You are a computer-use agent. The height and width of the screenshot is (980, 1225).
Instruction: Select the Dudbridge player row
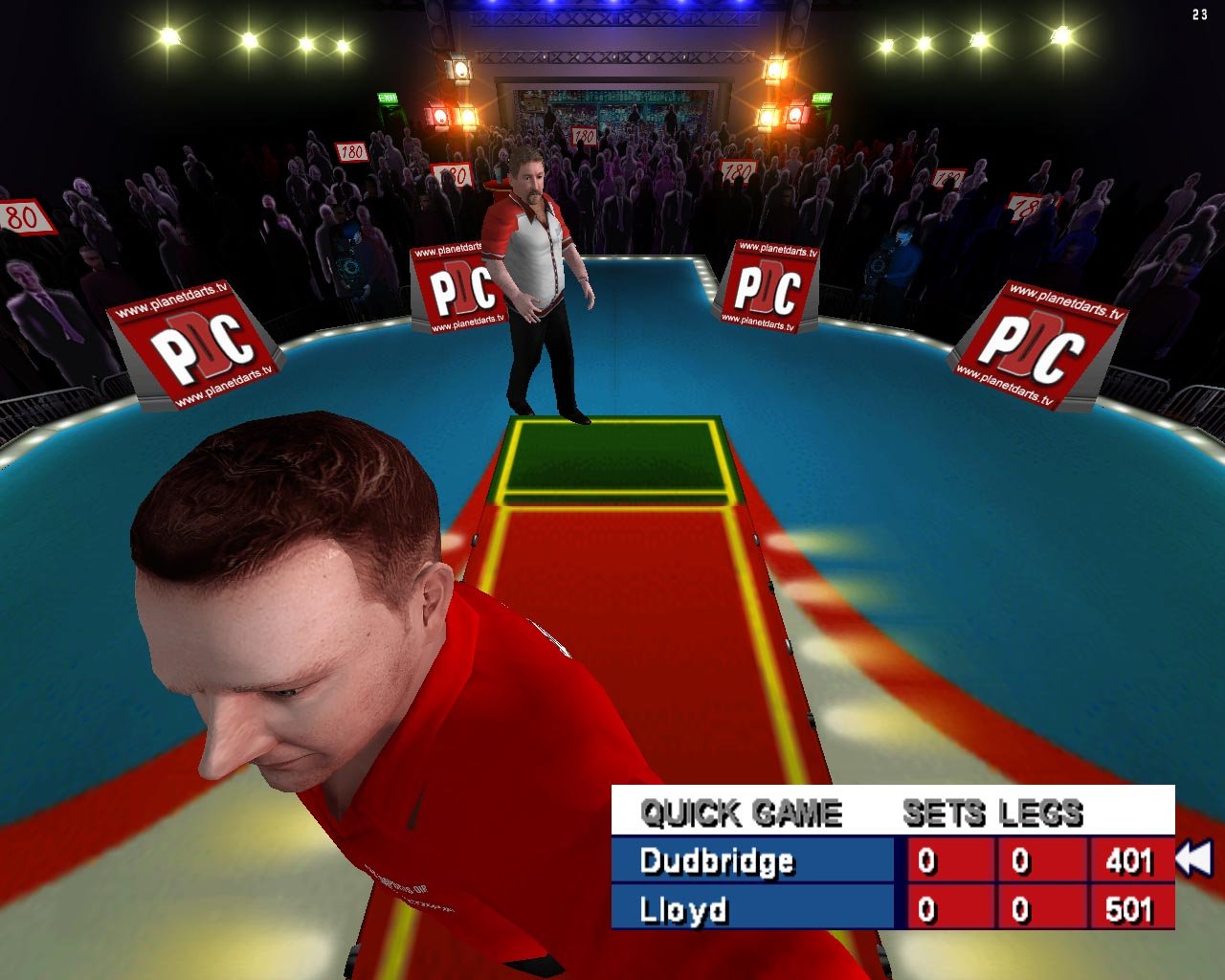[x=718, y=862]
